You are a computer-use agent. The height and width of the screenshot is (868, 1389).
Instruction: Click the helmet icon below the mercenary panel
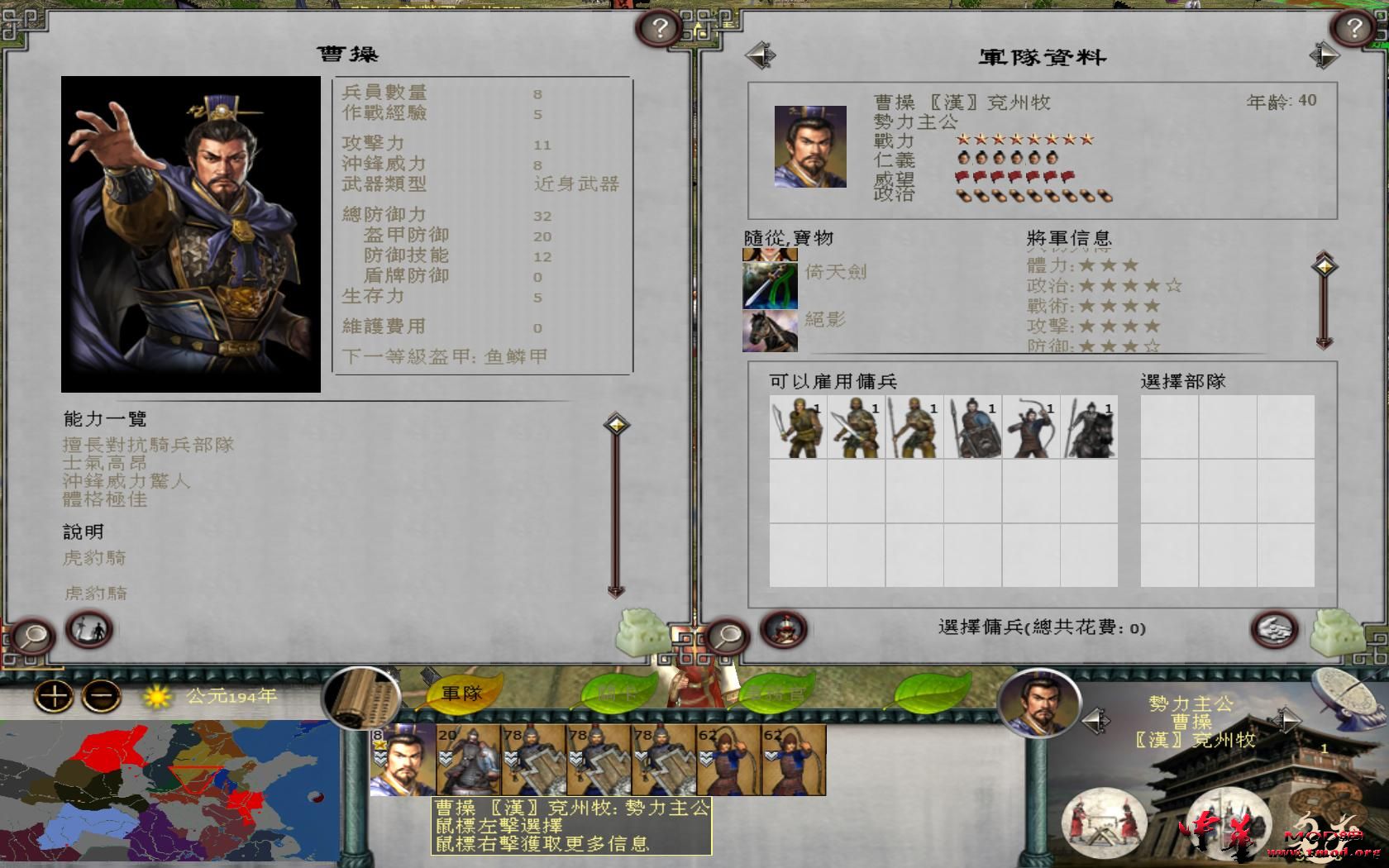783,629
